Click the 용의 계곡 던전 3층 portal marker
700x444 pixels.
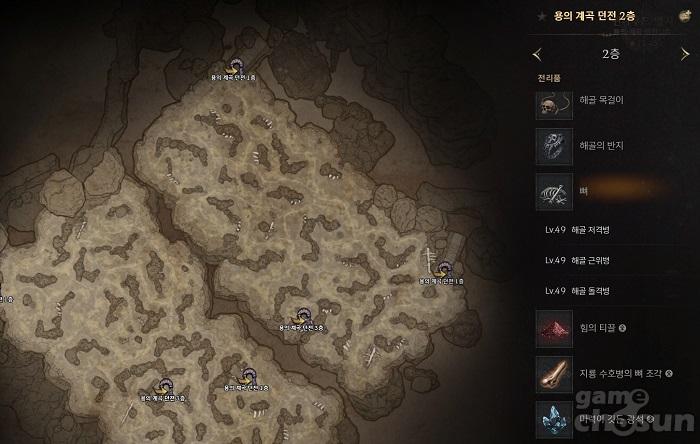[298, 315]
